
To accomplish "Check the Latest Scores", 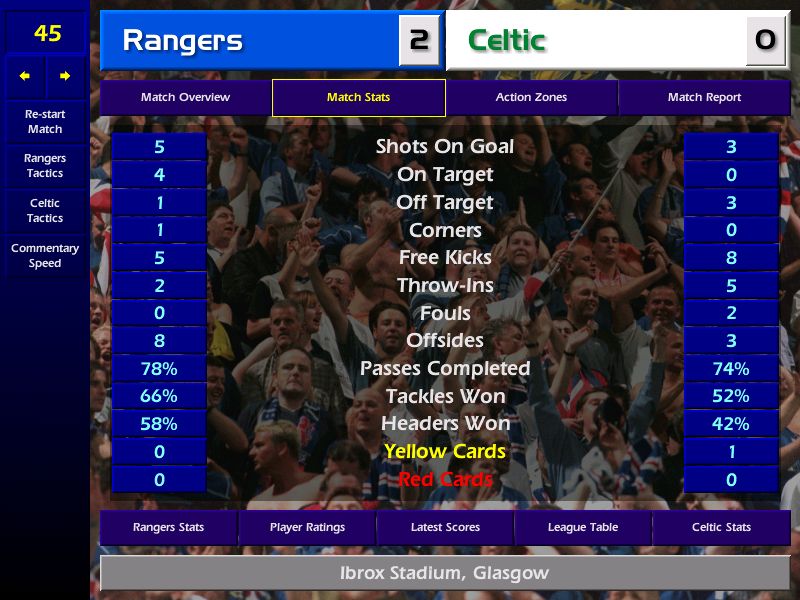I will [445, 527].
